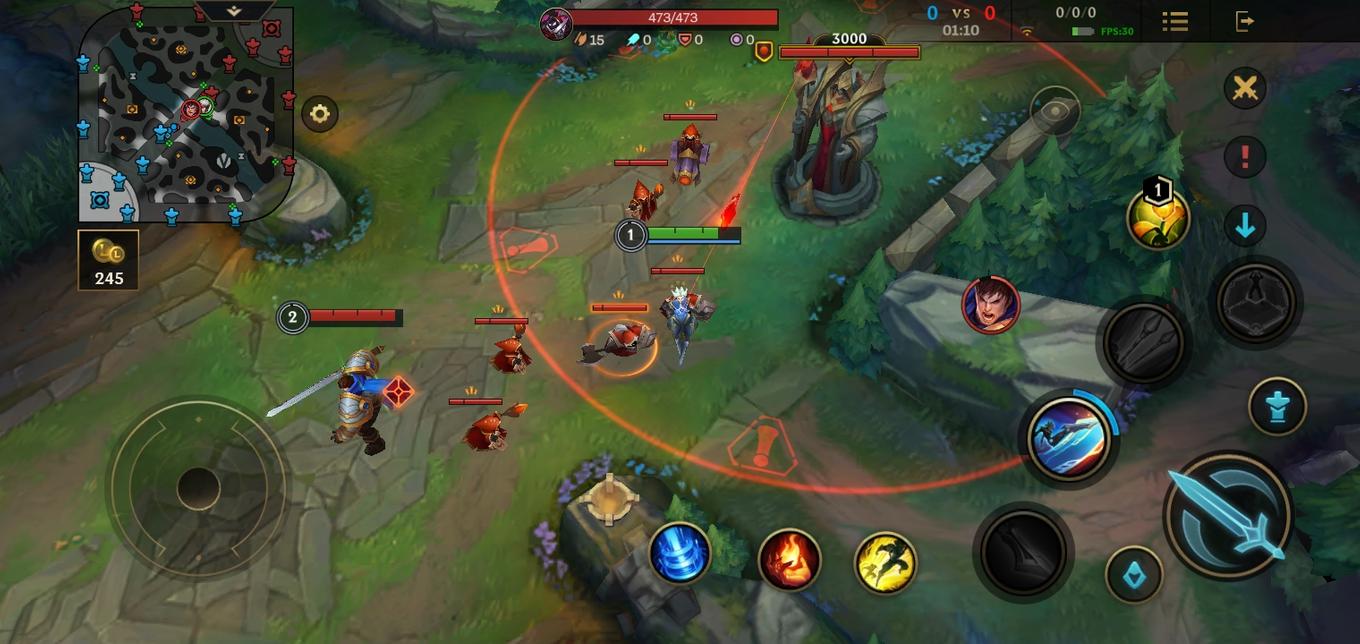Touch the virtual movement joystick
The width and height of the screenshot is (1360, 644).
coord(198,488)
